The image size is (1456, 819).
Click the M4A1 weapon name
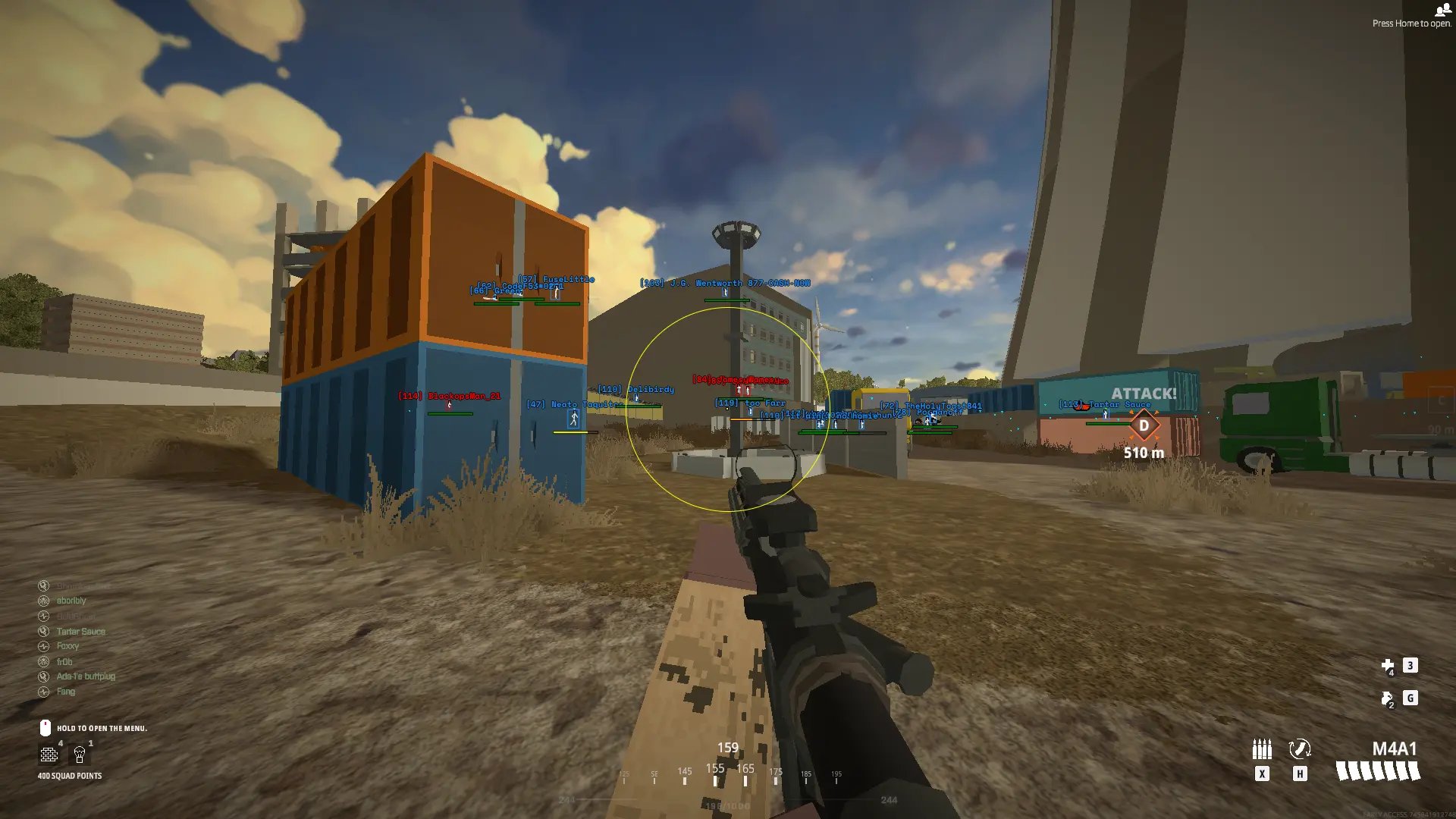[x=1395, y=748]
